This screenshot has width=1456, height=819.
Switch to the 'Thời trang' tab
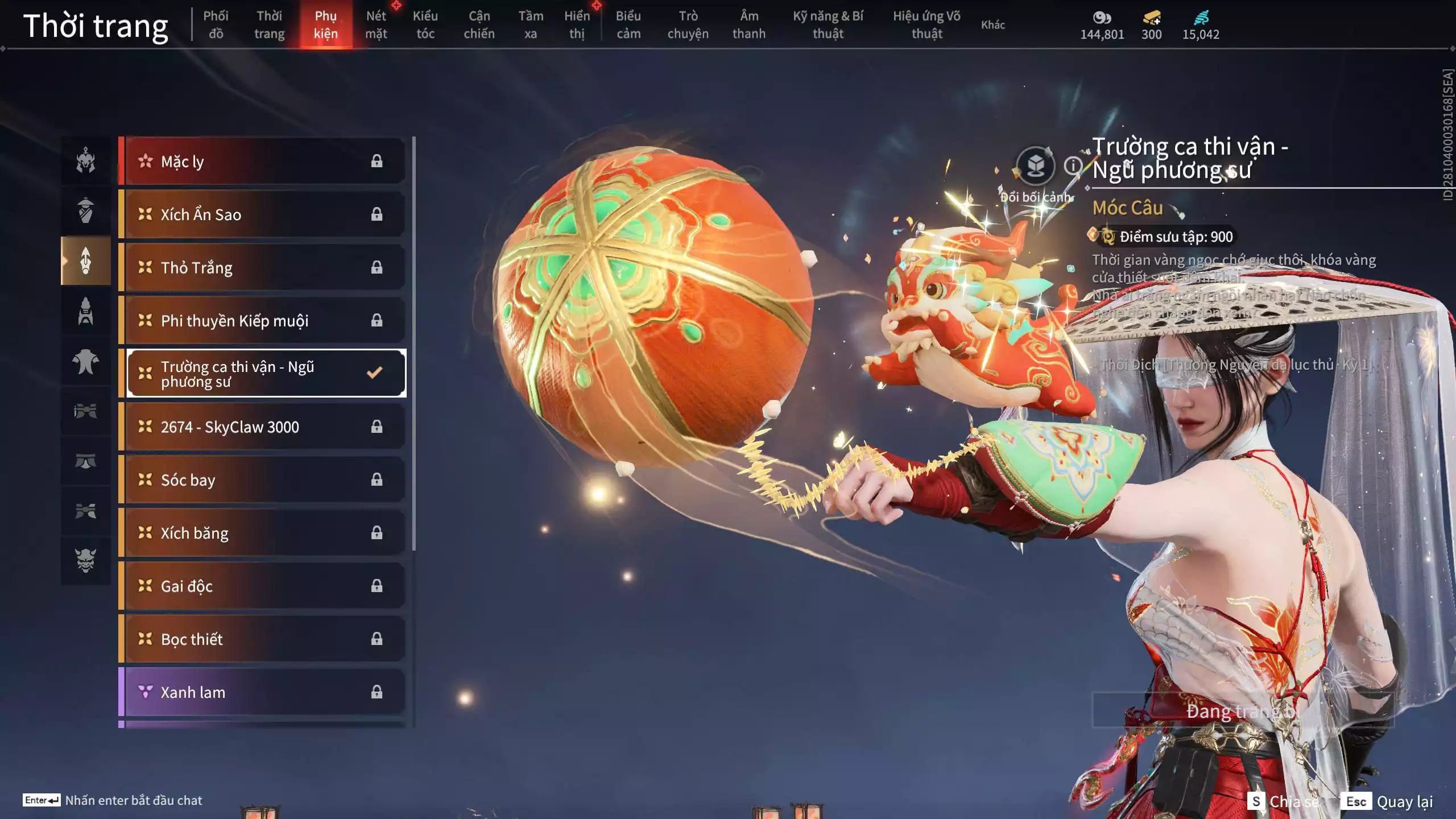coord(270,24)
